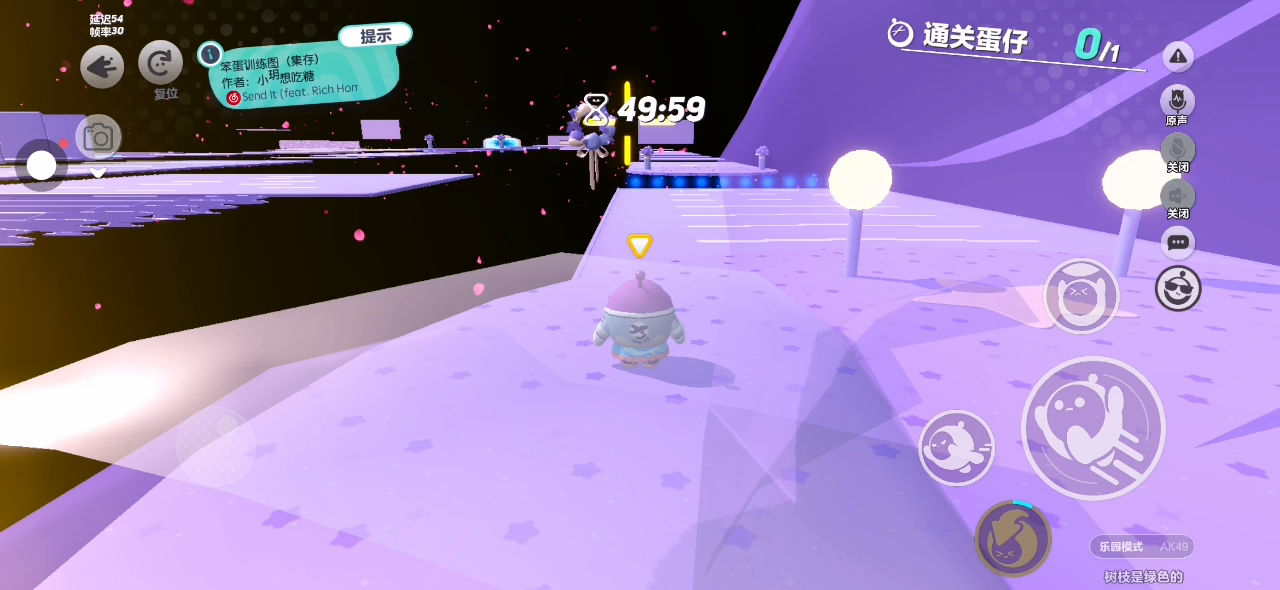Tap the large jump button

point(1093,428)
